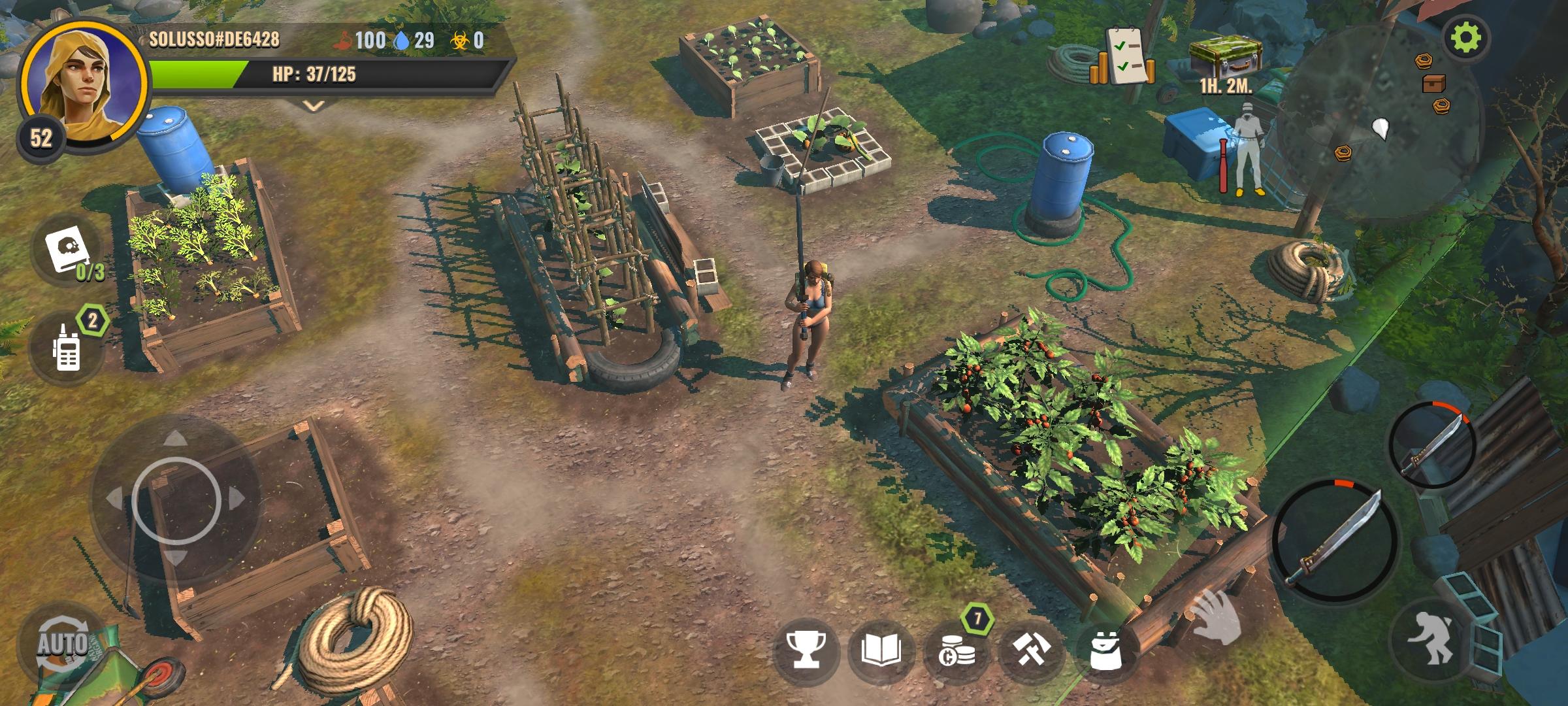Open the player portrait profile
1568x706 pixels.
point(82,82)
